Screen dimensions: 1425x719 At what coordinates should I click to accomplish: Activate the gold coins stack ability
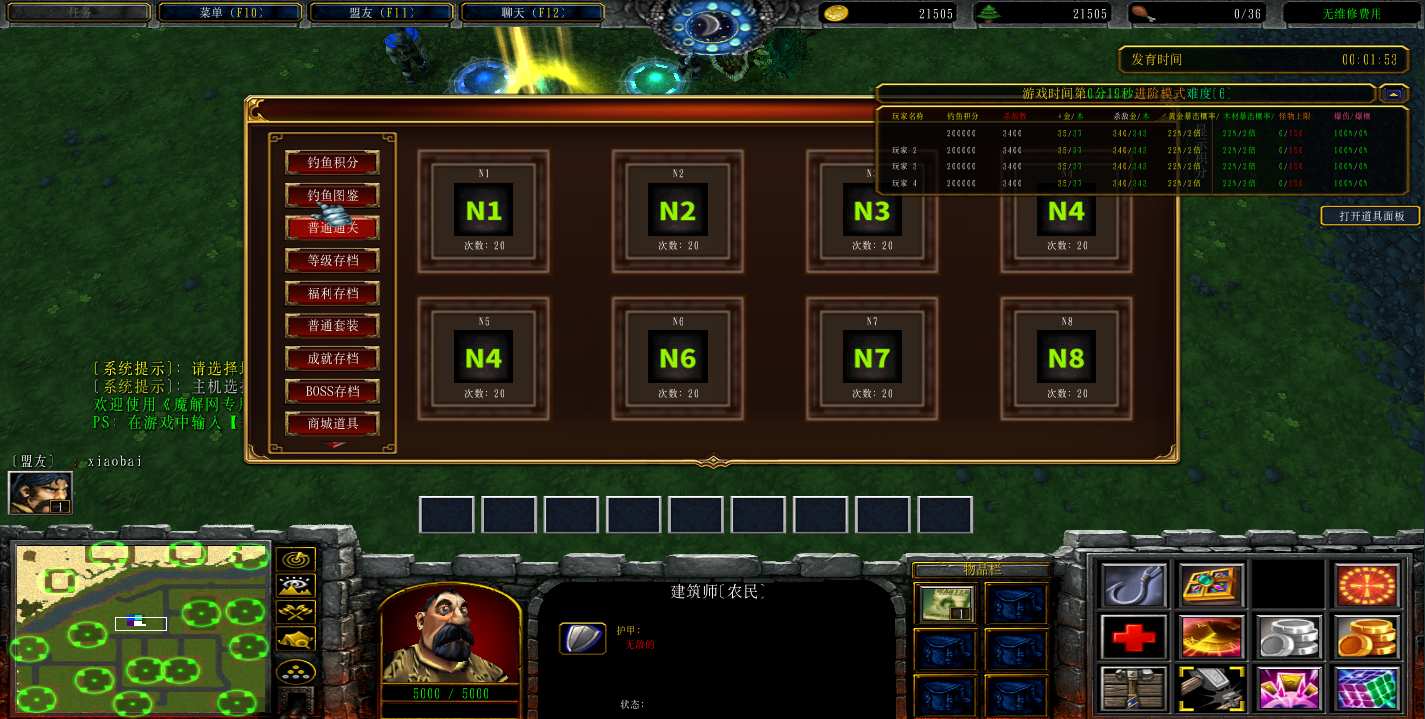click(1366, 636)
